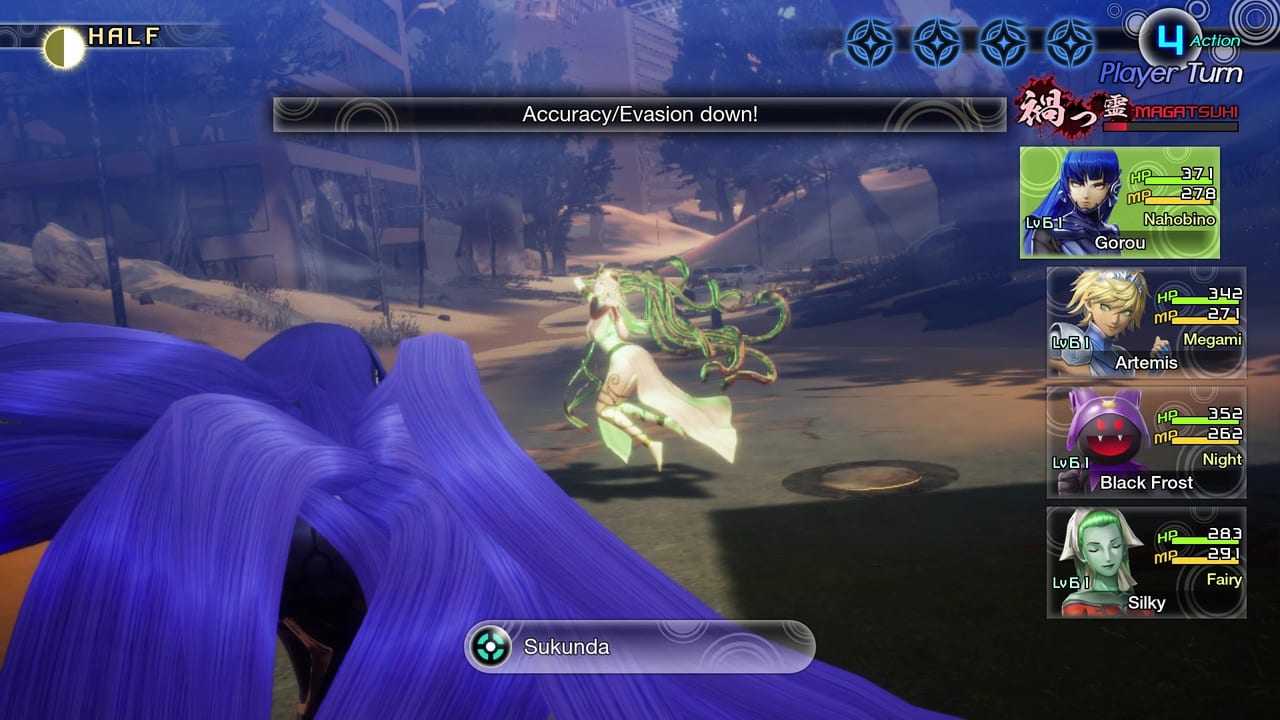
Task: Expand the Accuracy/Evasion down message banner
Action: click(638, 114)
